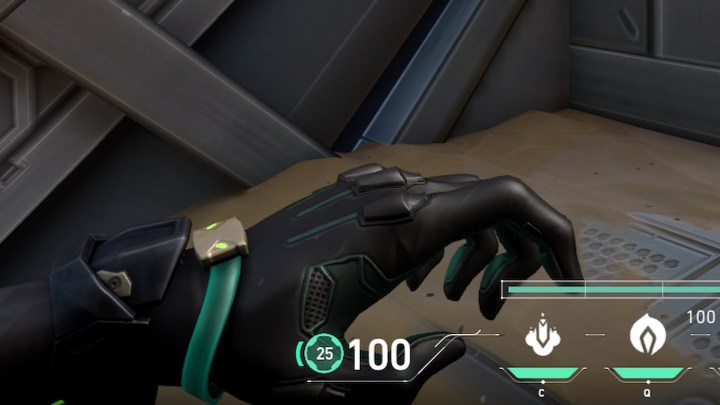This screenshot has height=405, width=720.
Task: Activate the Snake Bite ability icon
Action: (540, 337)
